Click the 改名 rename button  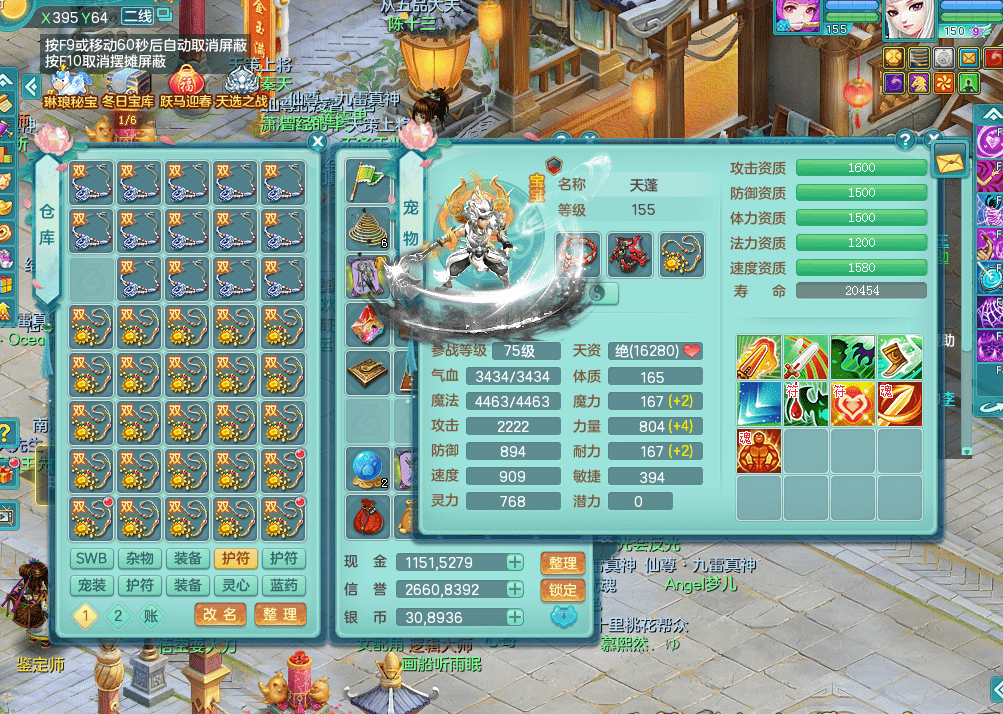[220, 614]
